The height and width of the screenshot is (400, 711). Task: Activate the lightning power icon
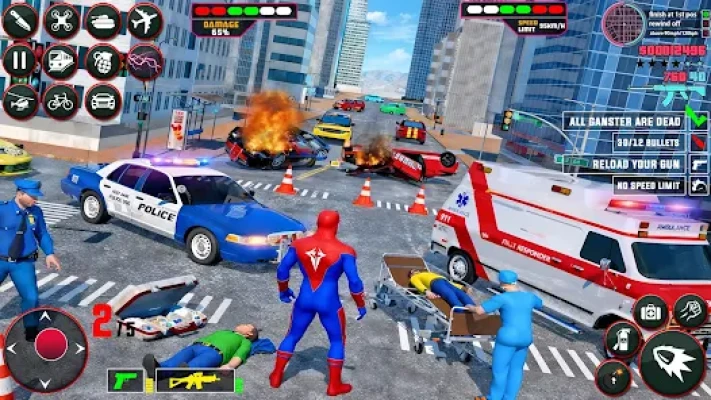pos(145,61)
